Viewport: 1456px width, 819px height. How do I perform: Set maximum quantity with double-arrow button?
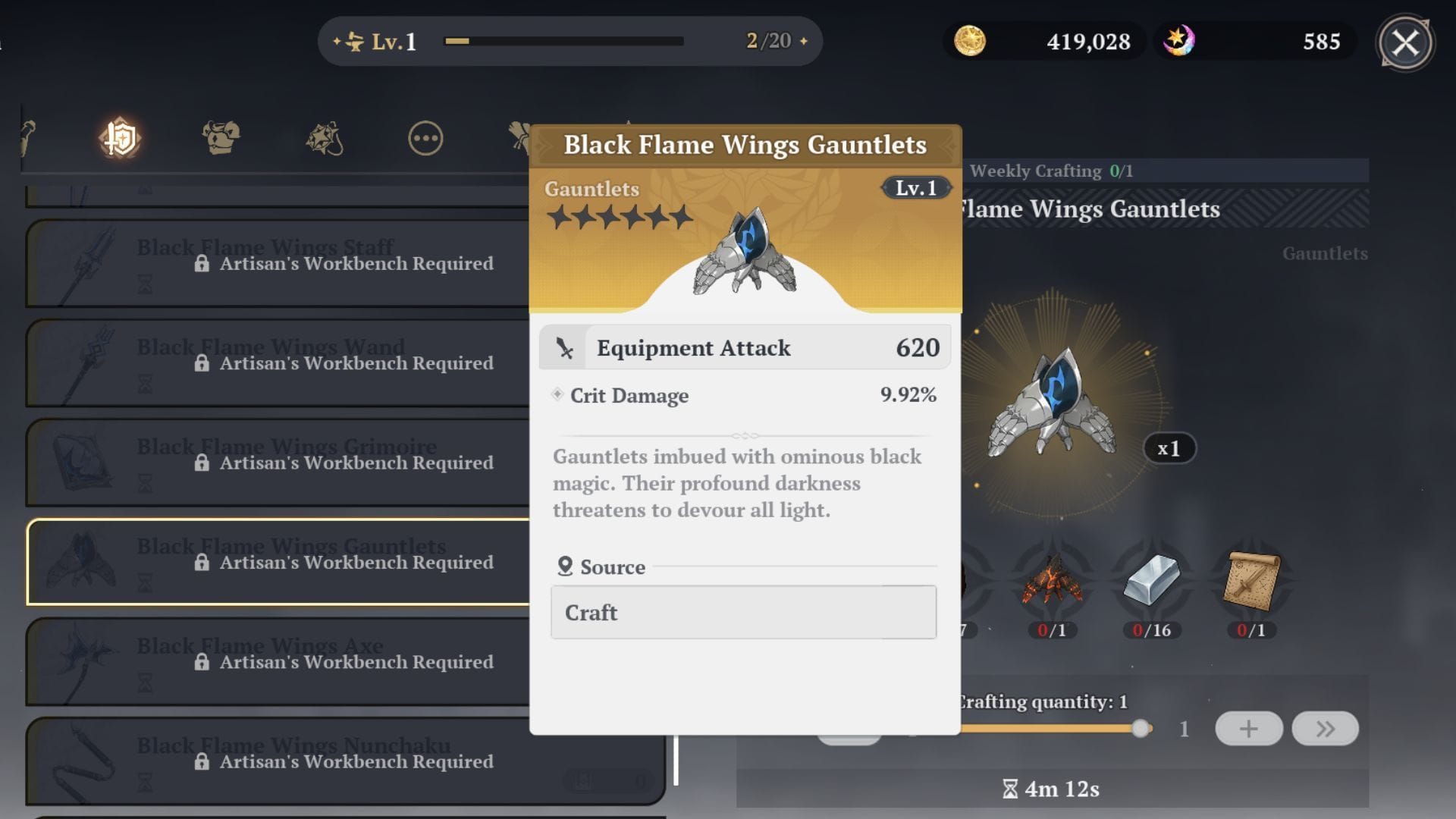tap(1325, 729)
